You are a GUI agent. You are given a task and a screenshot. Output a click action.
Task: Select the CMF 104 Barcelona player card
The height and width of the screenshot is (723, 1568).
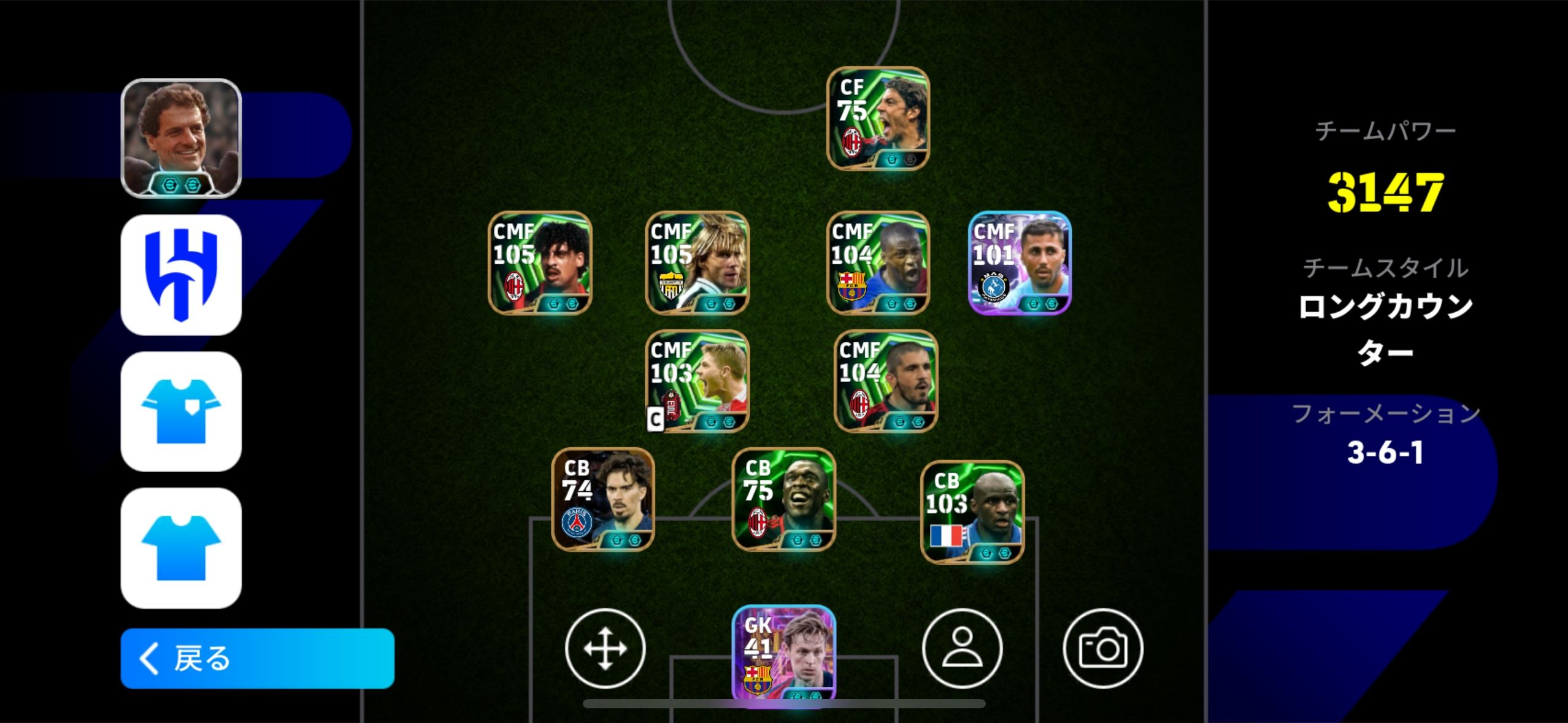tap(878, 262)
